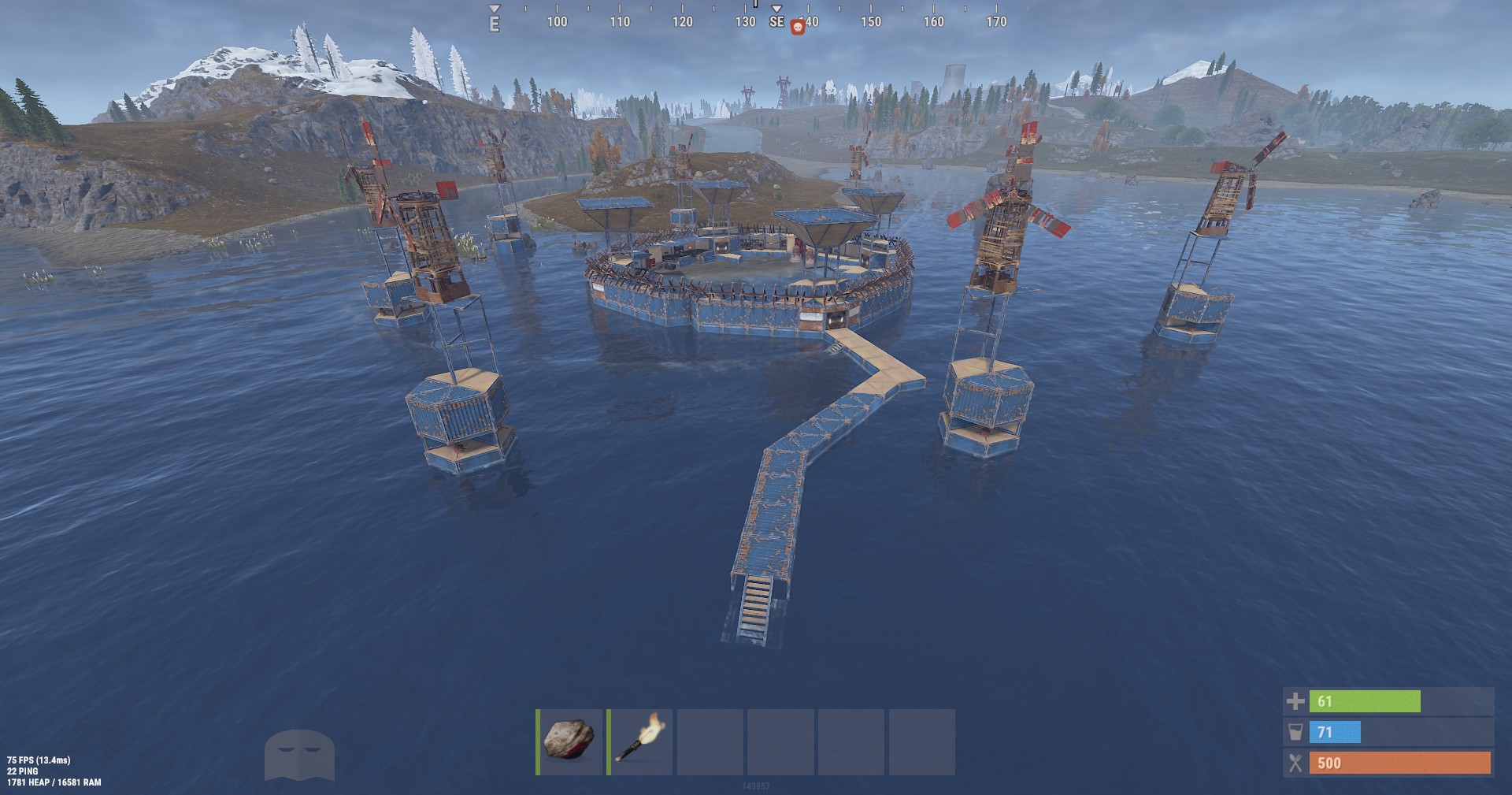The image size is (1512, 795).
Task: Select the last empty hotbar slot
Action: tap(922, 741)
